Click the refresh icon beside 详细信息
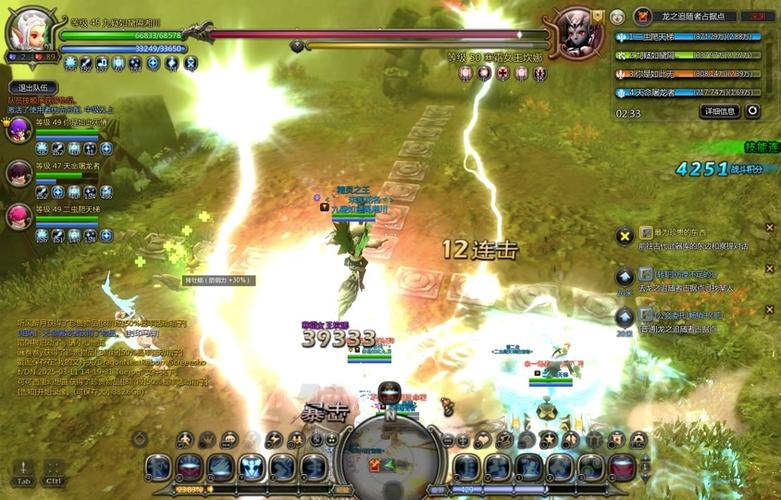The image size is (781, 500). (752, 111)
